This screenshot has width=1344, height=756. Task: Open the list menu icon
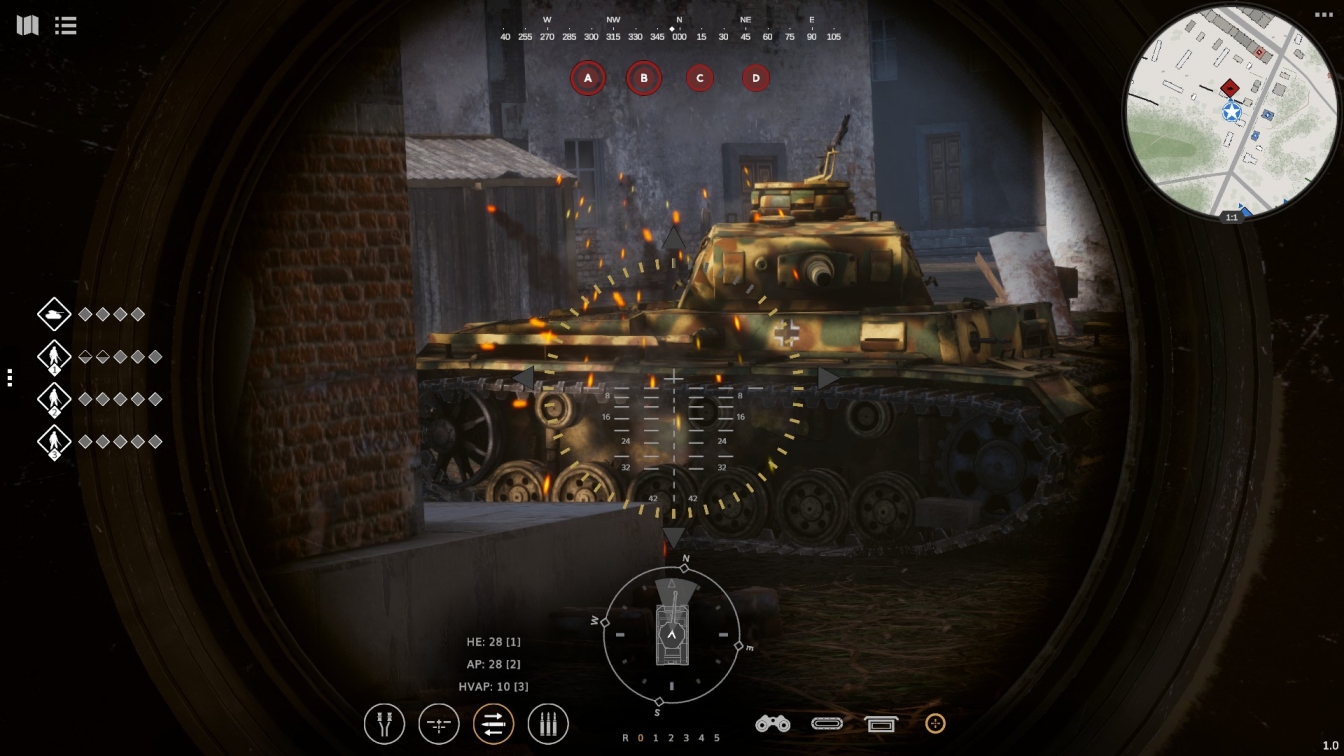coord(66,25)
